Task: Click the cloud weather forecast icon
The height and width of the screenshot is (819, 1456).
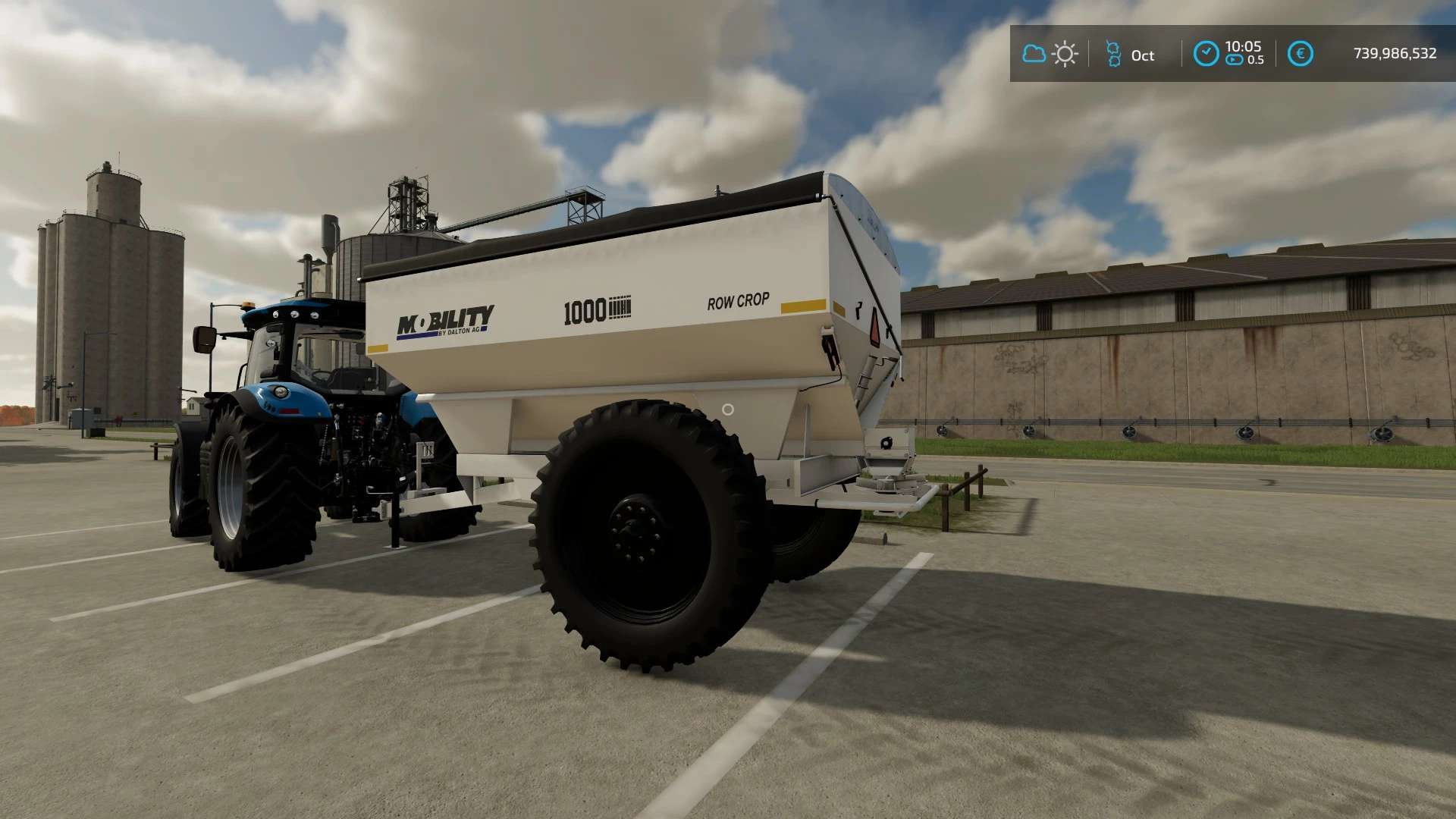Action: pos(1034,54)
